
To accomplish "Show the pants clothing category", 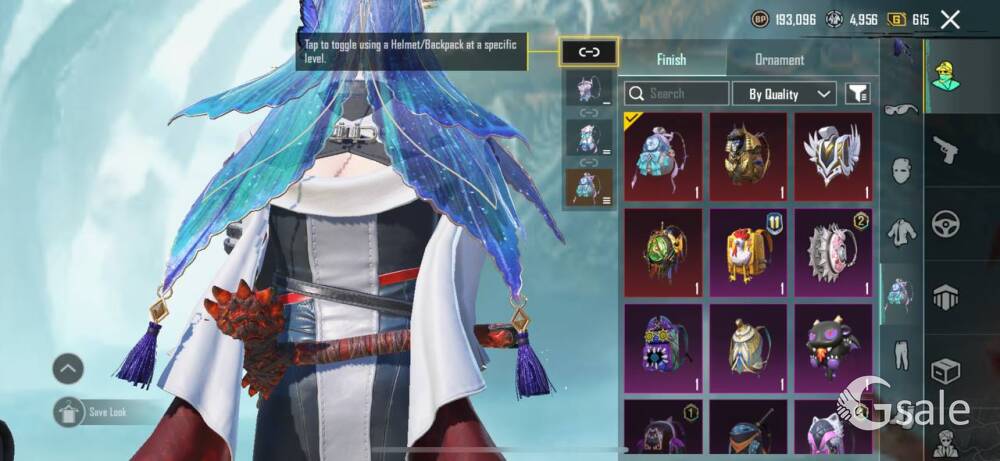I will coord(901,353).
